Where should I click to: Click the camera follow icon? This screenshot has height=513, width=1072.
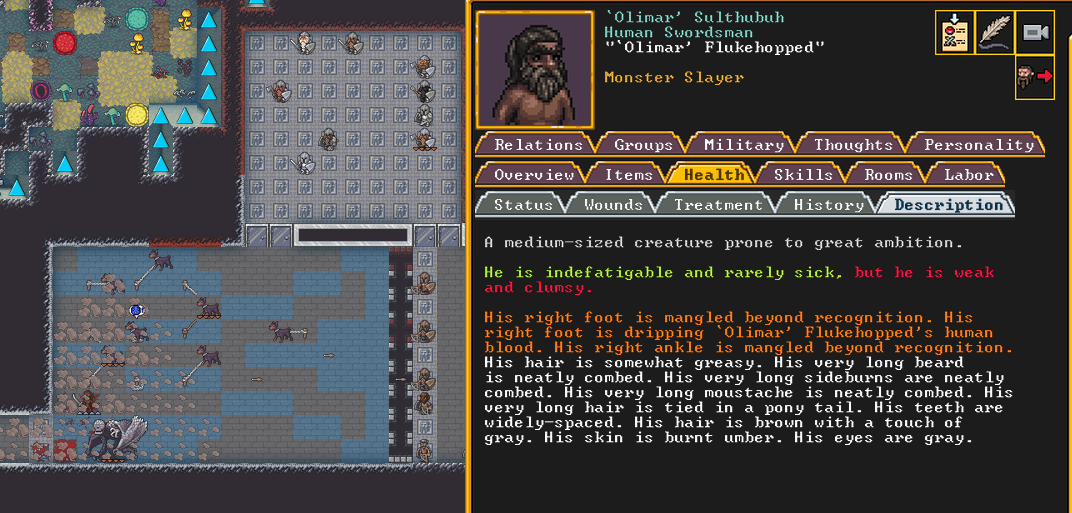(x=1035, y=32)
